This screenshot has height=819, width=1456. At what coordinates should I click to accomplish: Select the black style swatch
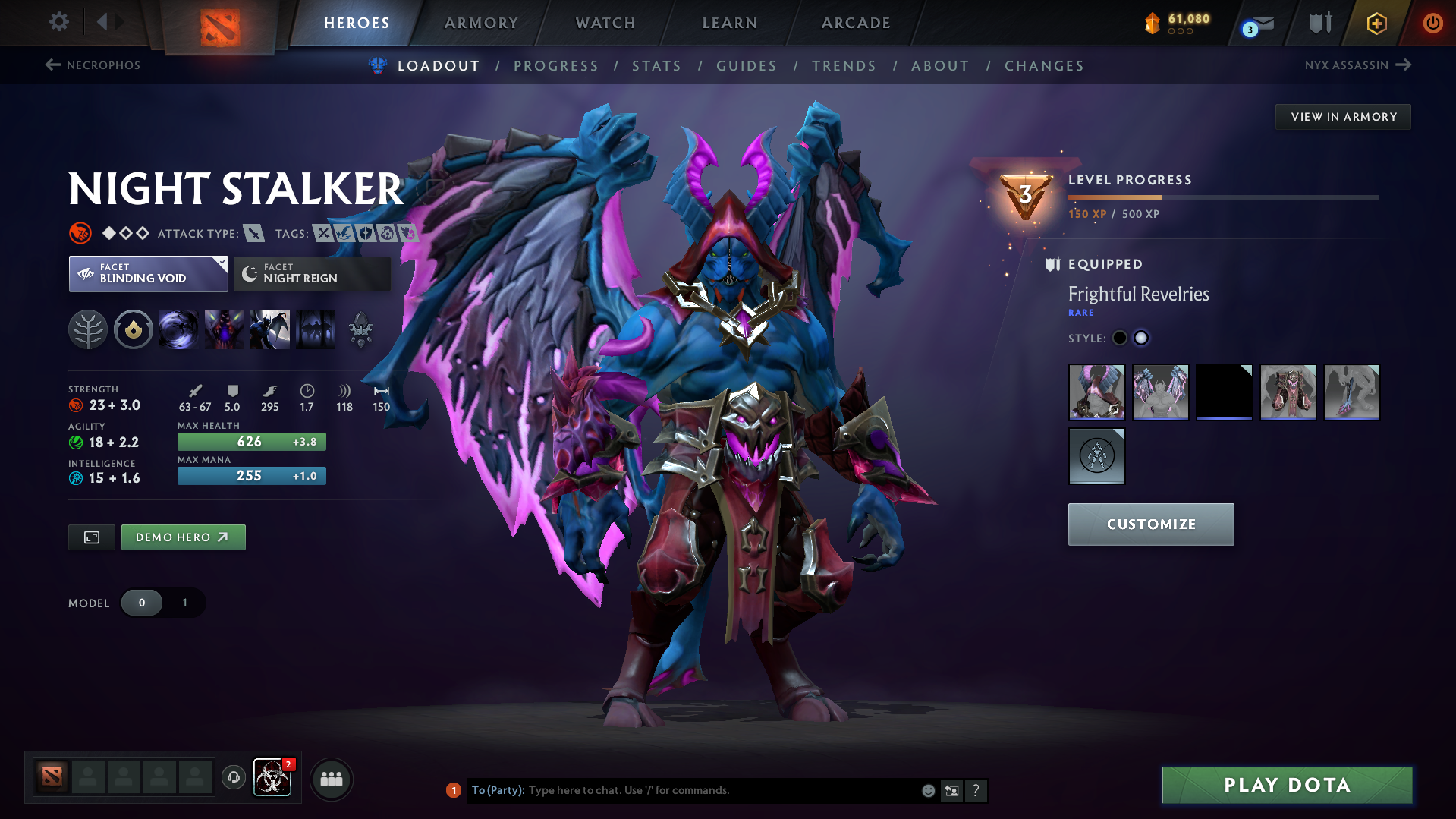coord(1119,338)
